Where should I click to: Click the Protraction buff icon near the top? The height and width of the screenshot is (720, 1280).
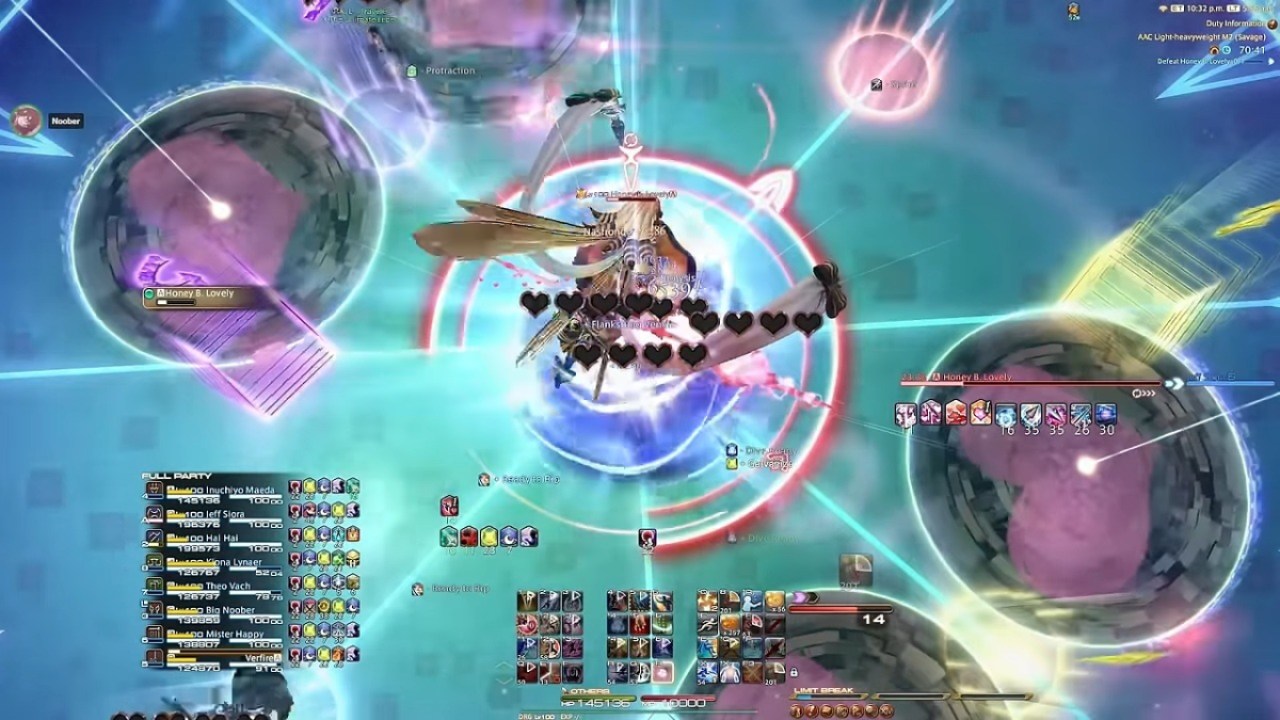[410, 72]
